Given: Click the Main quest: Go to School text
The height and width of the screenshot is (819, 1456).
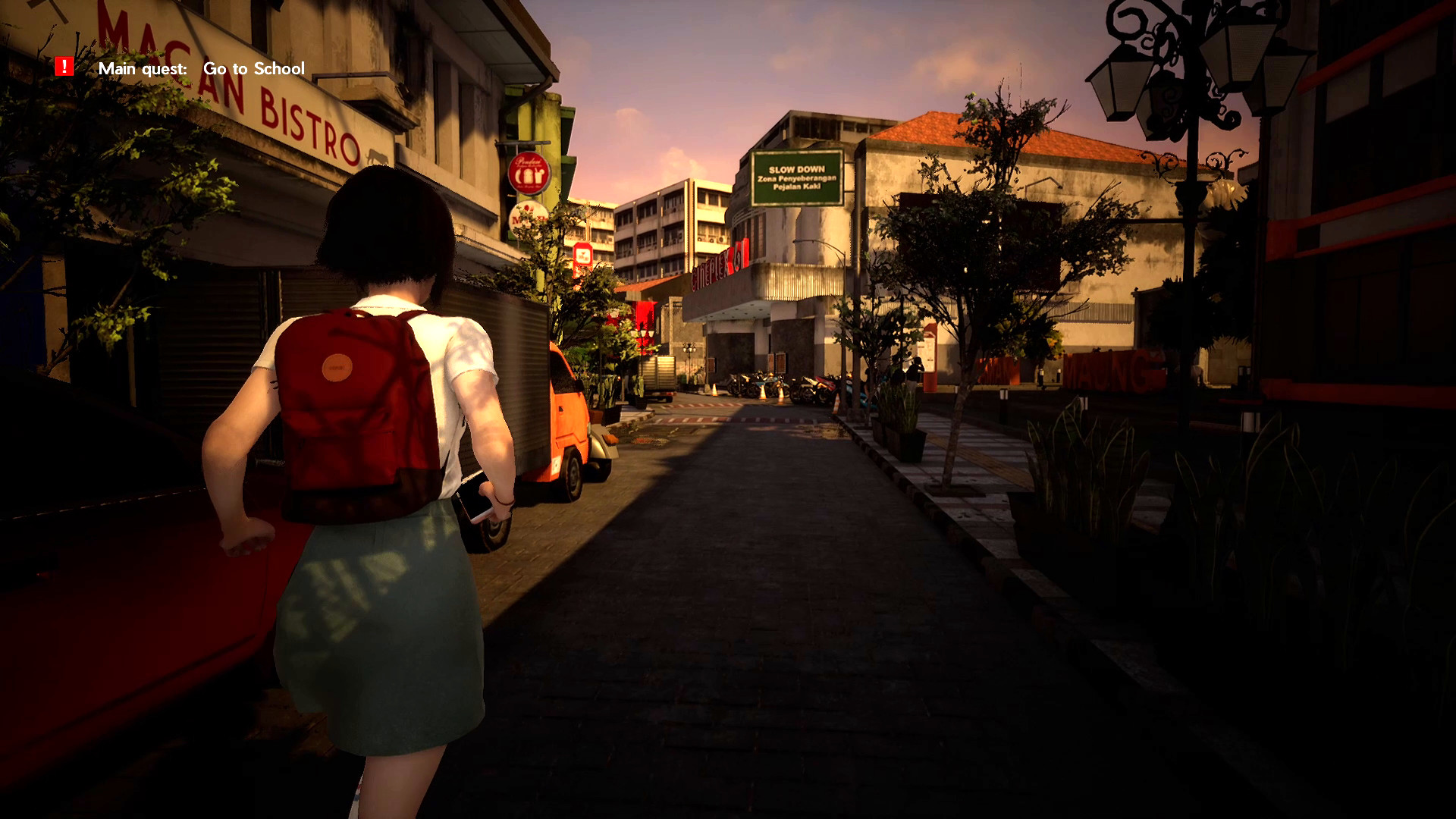Looking at the screenshot, I should (201, 69).
